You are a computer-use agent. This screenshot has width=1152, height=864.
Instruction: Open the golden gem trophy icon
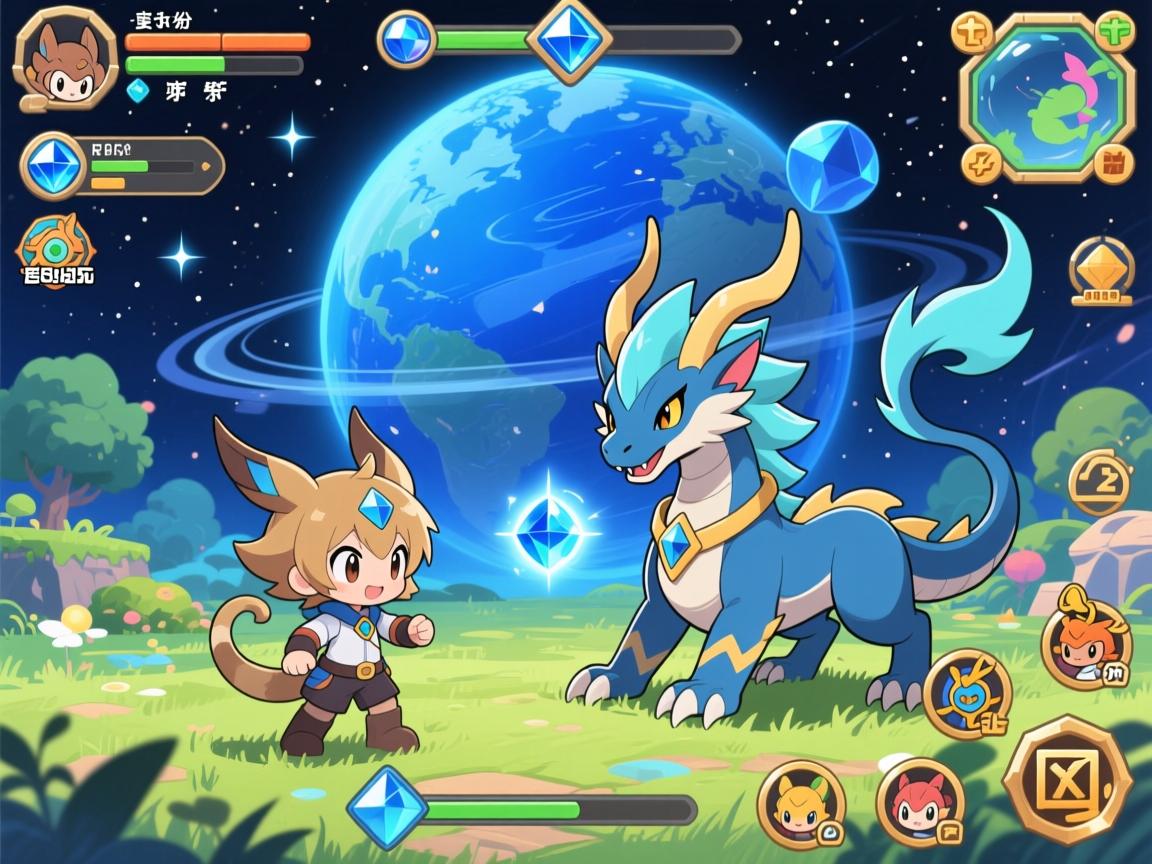(1101, 270)
